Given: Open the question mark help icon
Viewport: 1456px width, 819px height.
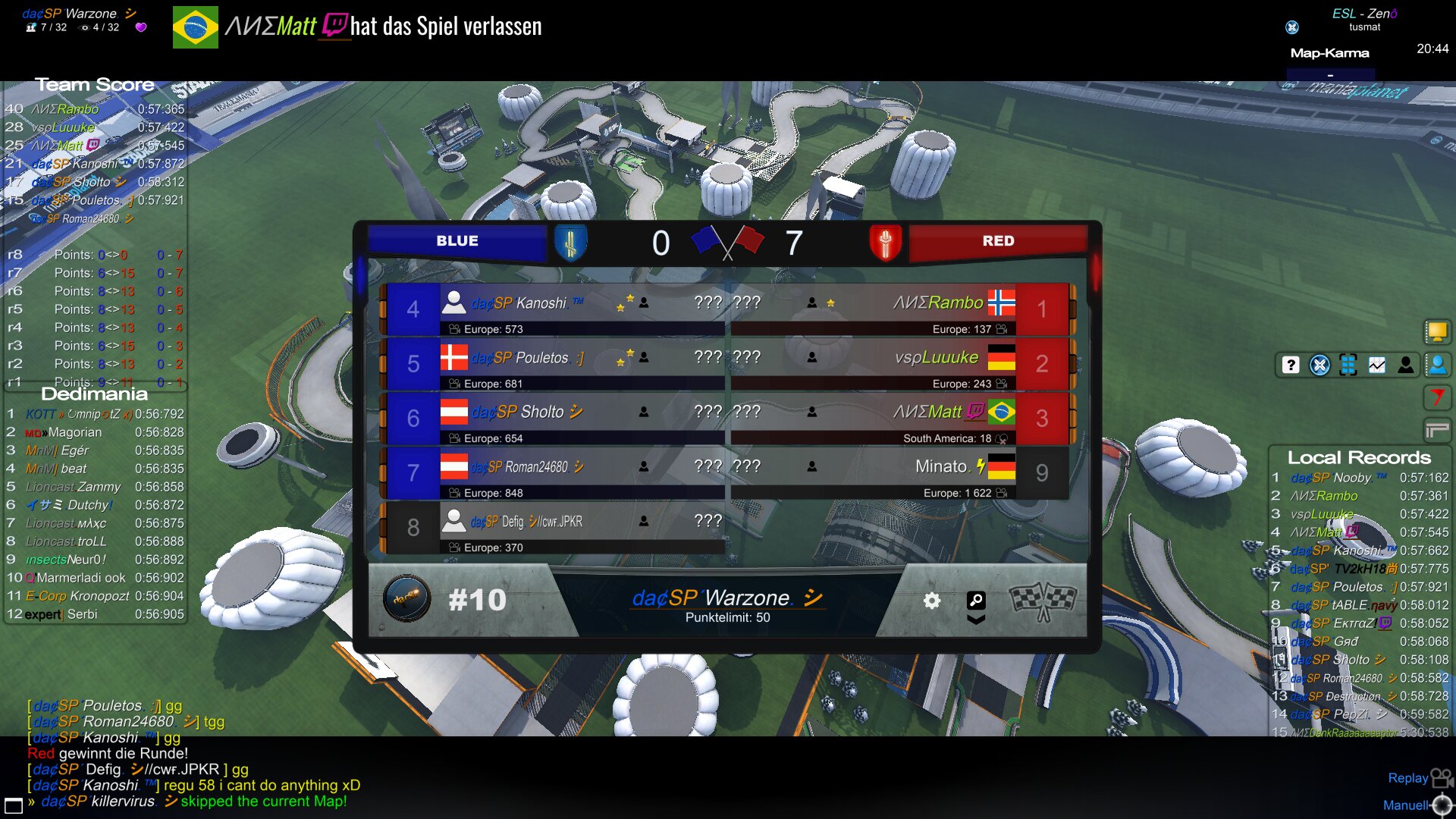Looking at the screenshot, I should [1291, 365].
